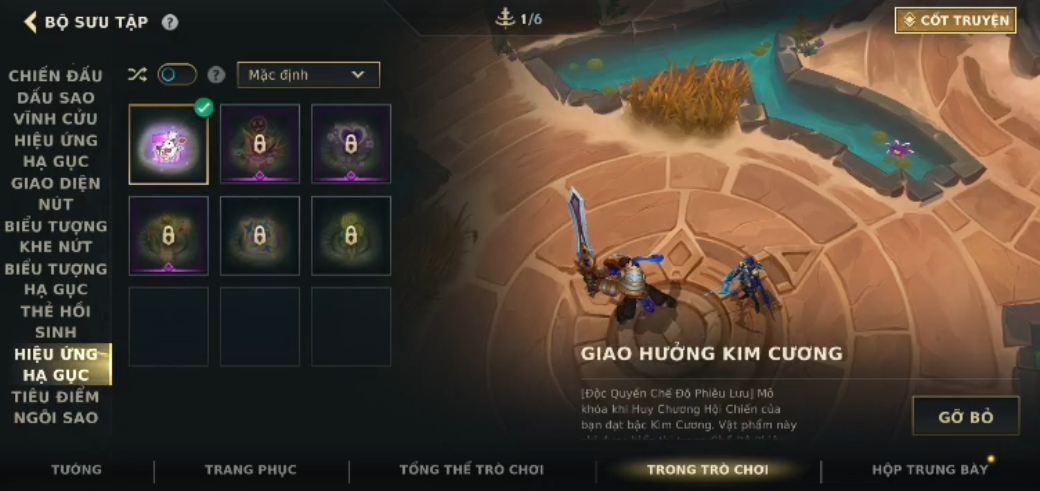Select the Tiêu Điểm Ngôi Sao category
This screenshot has width=1040, height=491.
(x=56, y=407)
